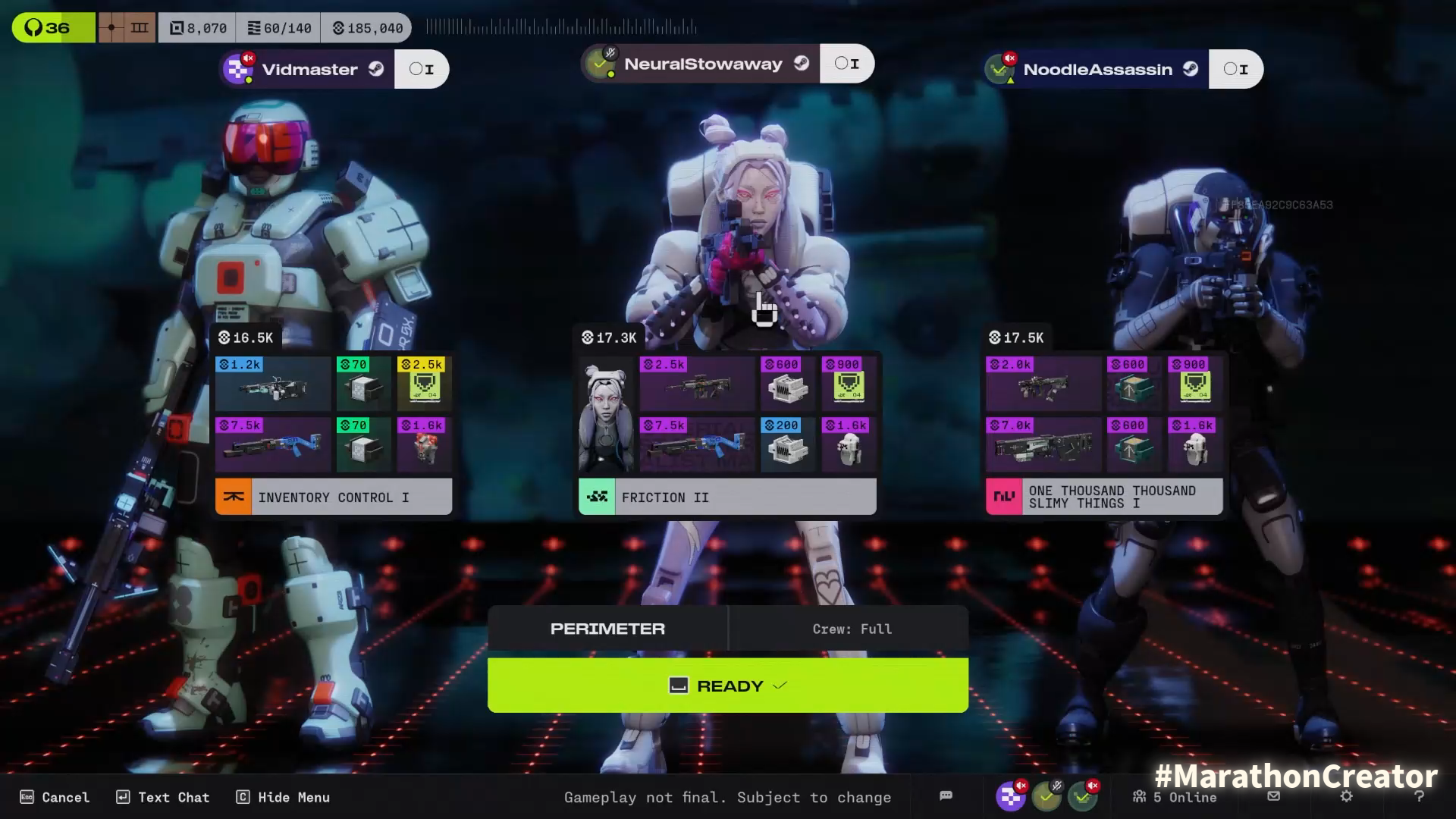Open the 5 Online social list

1175,797
